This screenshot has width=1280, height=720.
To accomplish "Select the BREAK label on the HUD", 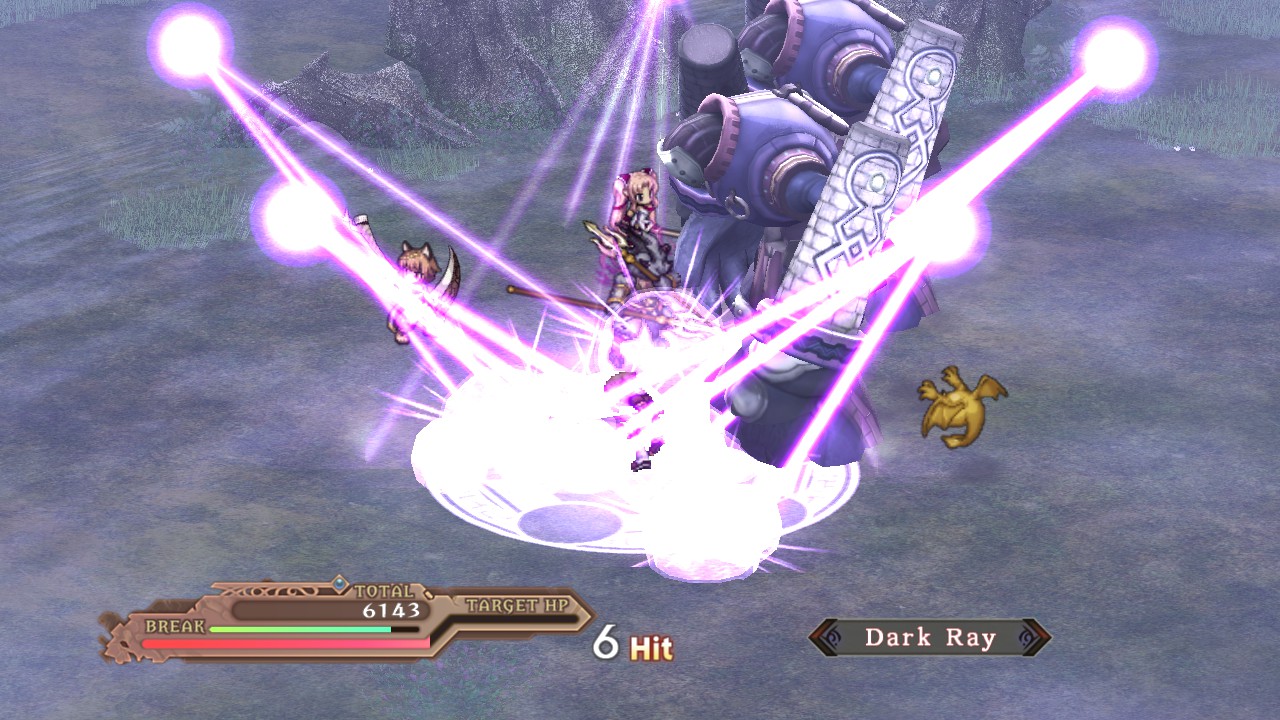I will 175,625.
